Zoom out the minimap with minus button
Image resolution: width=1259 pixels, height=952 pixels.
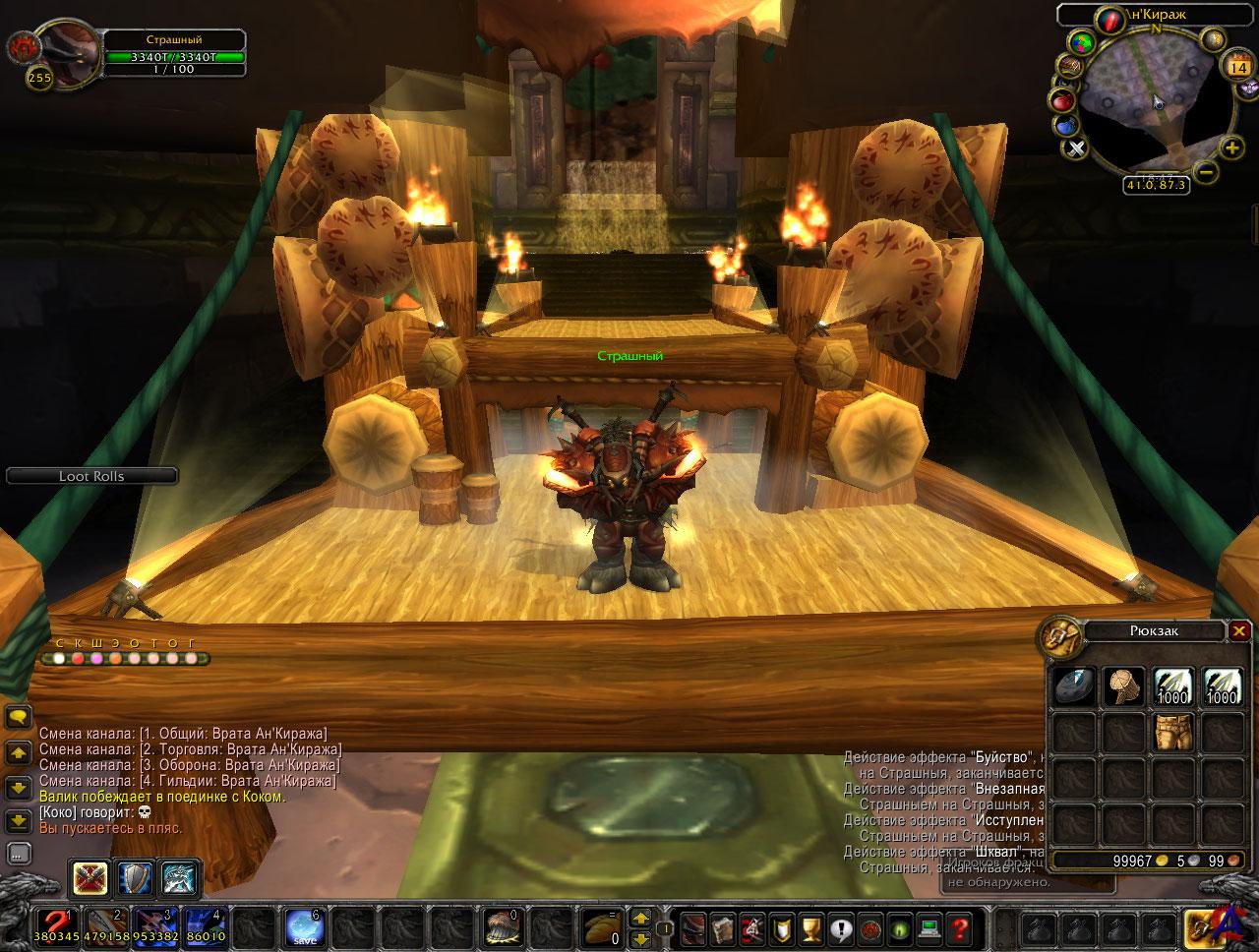(1207, 170)
